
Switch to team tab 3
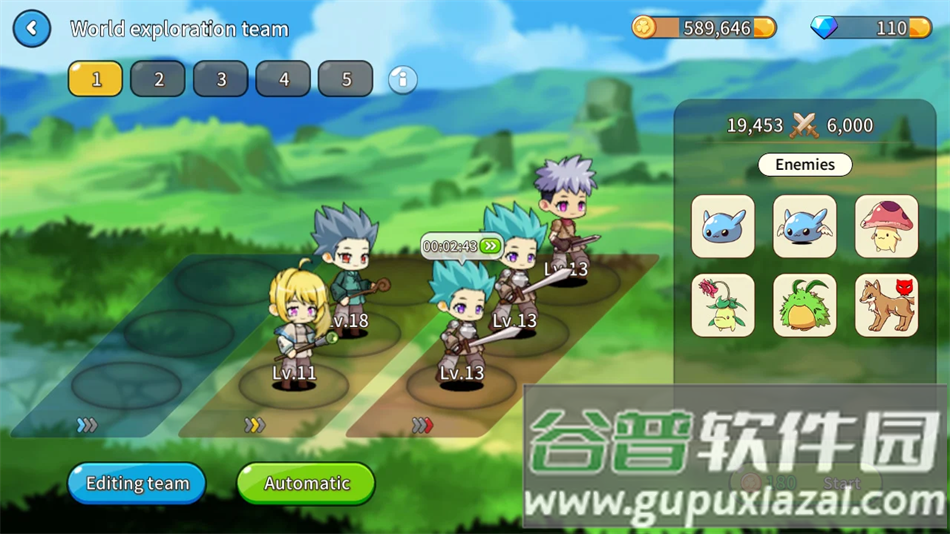[x=221, y=79]
